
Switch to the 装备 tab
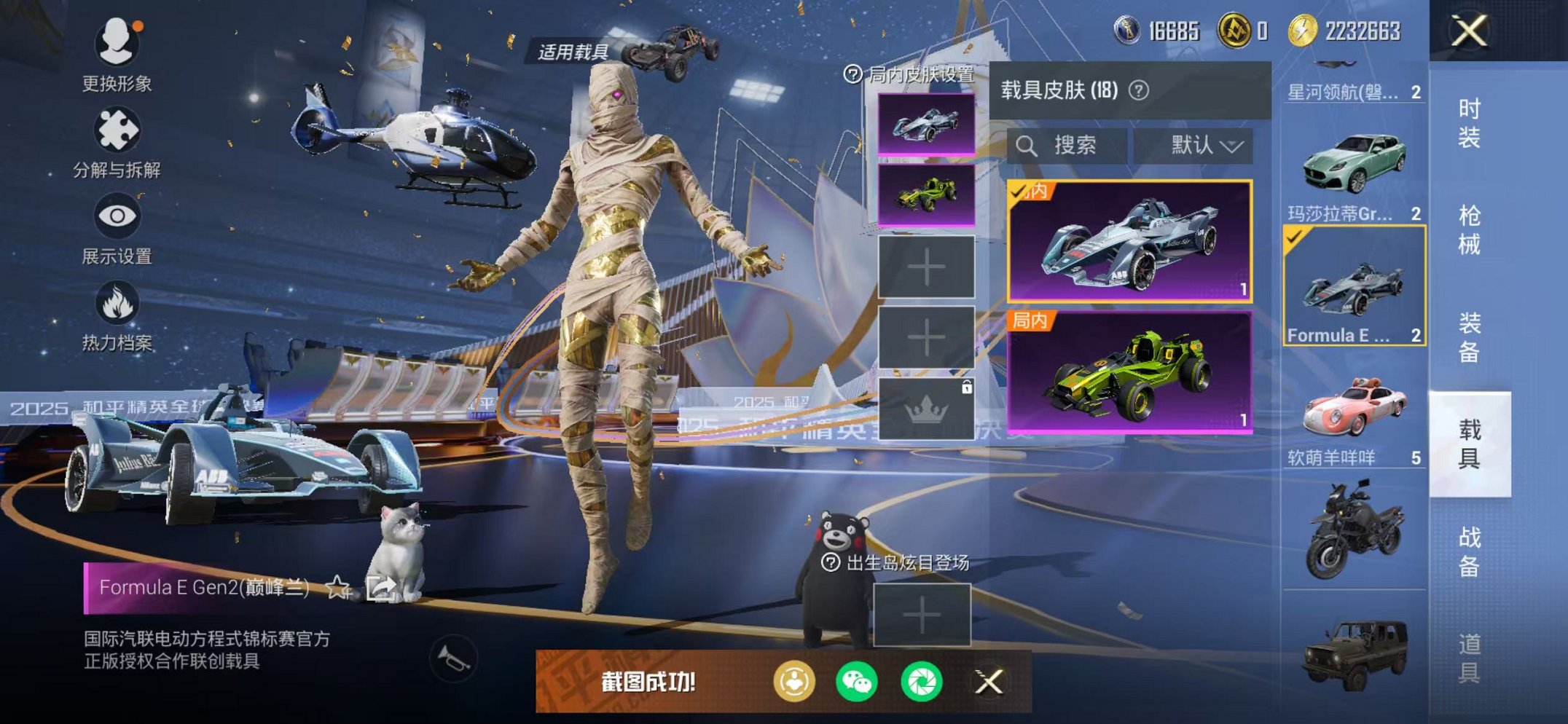(1468, 337)
